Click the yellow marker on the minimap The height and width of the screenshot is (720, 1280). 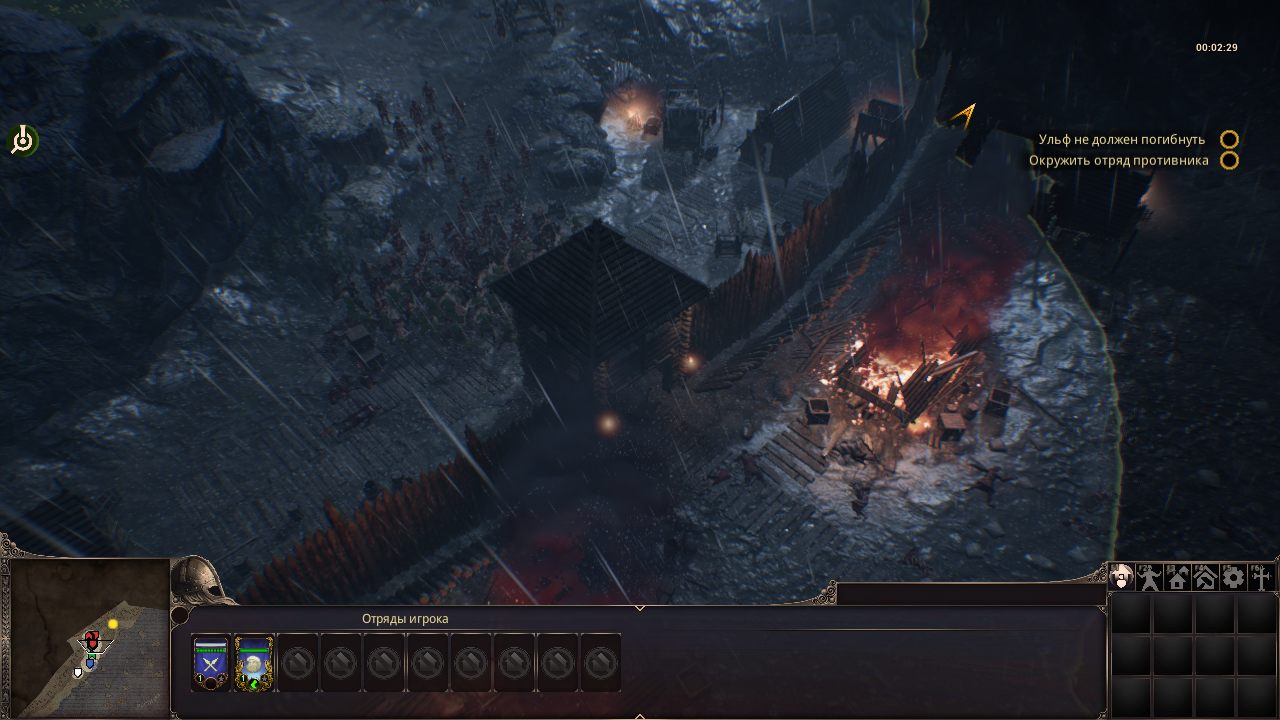tap(113, 624)
